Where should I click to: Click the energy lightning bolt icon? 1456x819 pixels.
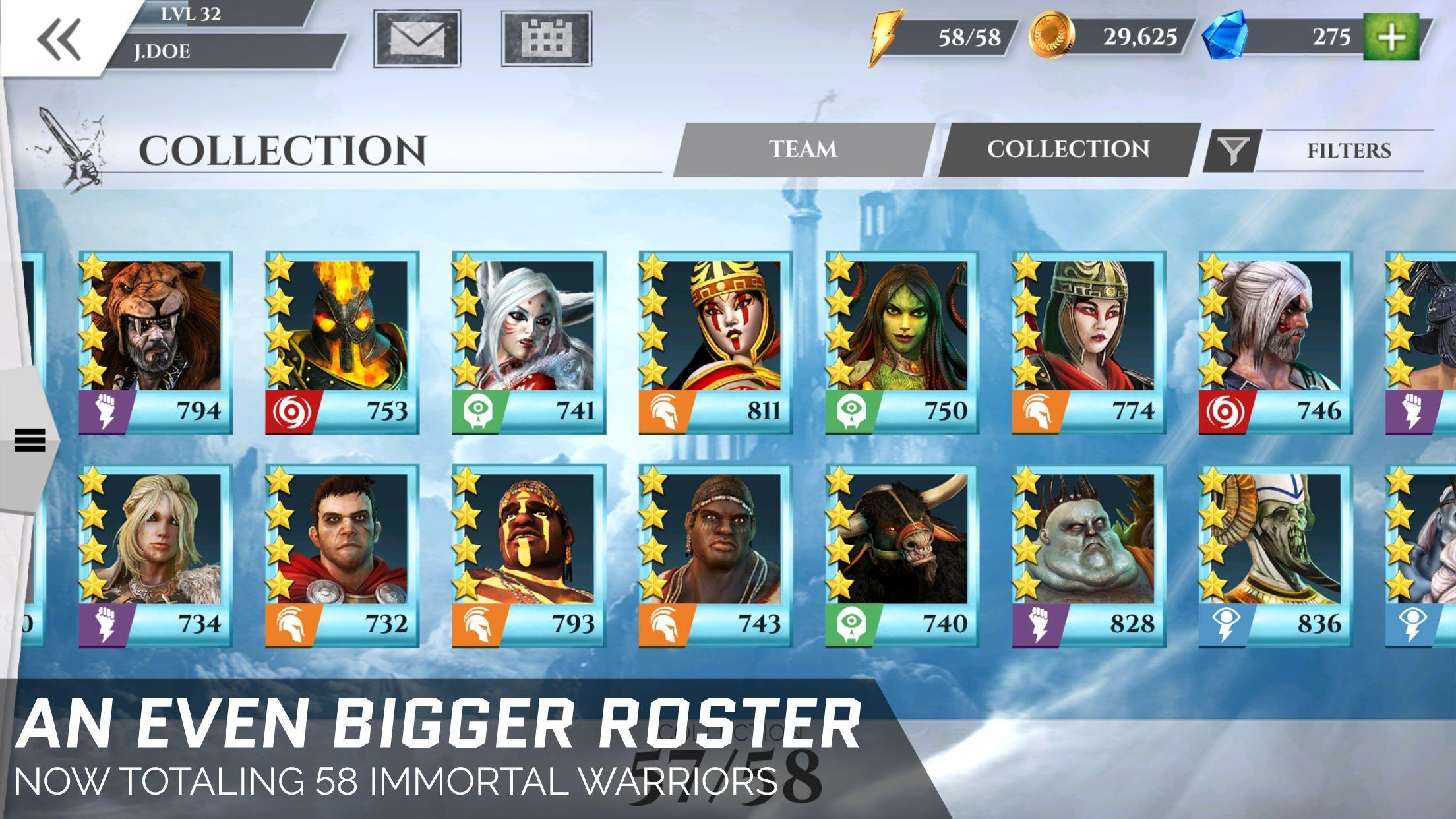pos(887,38)
